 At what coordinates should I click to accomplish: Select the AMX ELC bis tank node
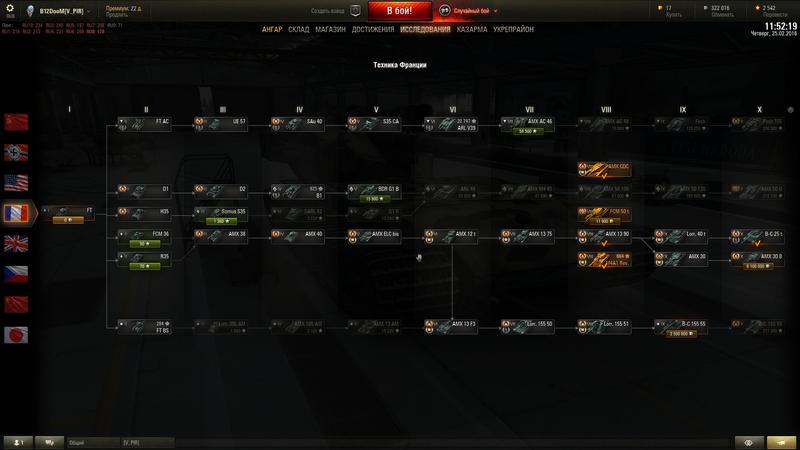tap(374, 234)
